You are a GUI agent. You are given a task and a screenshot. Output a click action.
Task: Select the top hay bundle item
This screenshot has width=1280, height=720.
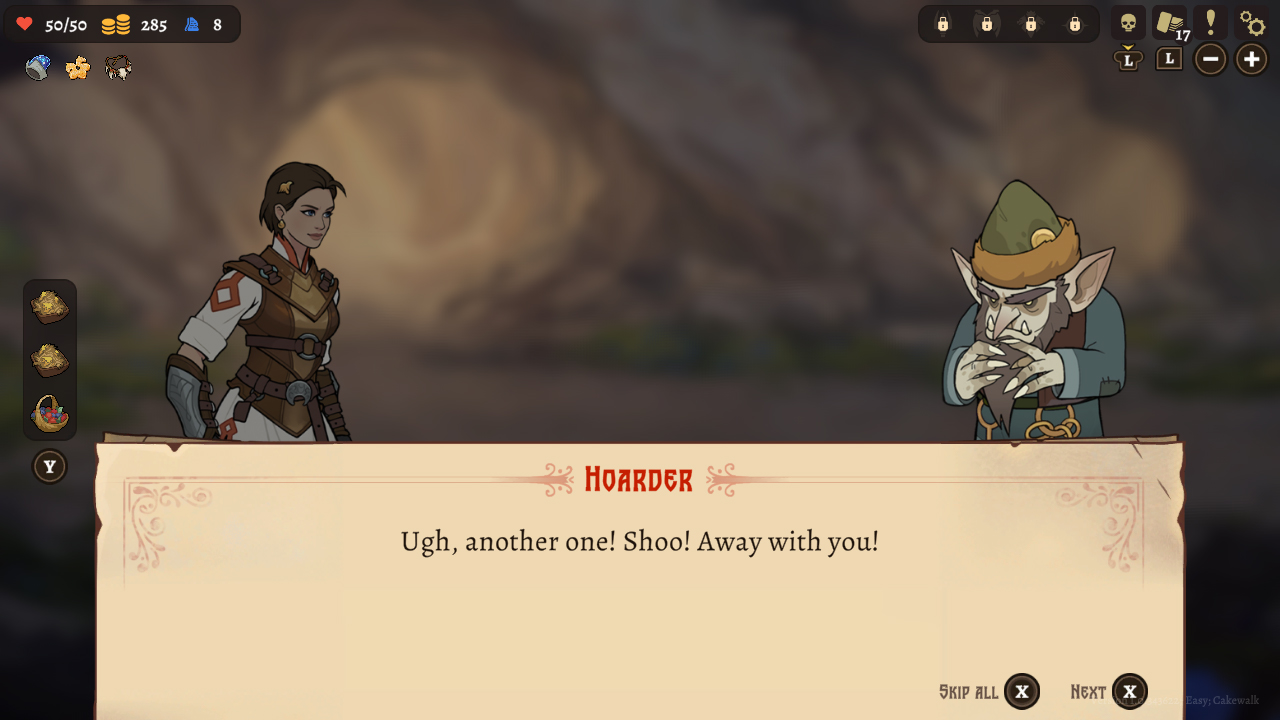[50, 305]
